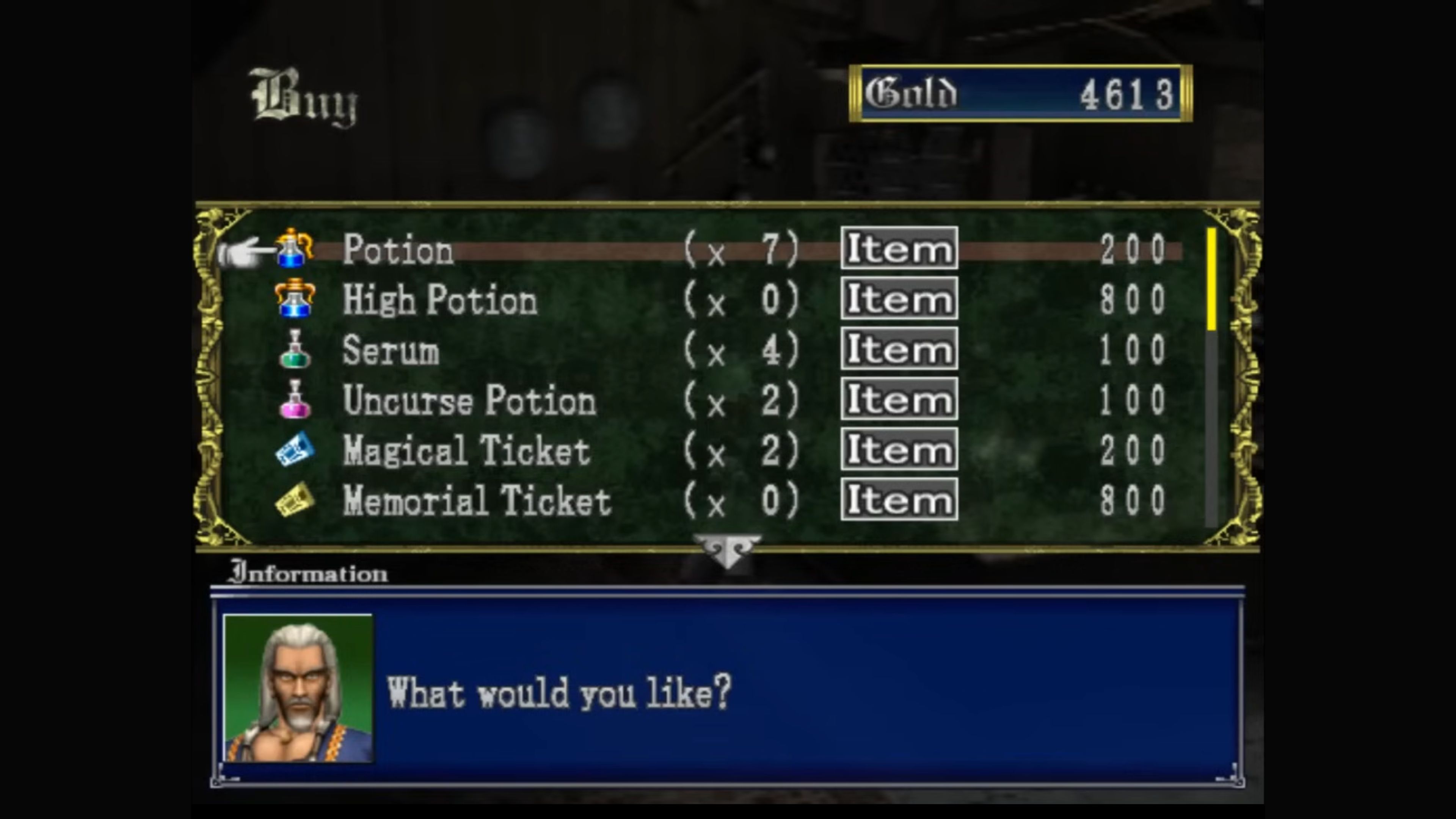1456x819 pixels.
Task: Click the blue Magical Ticket icon
Action: 295,450
